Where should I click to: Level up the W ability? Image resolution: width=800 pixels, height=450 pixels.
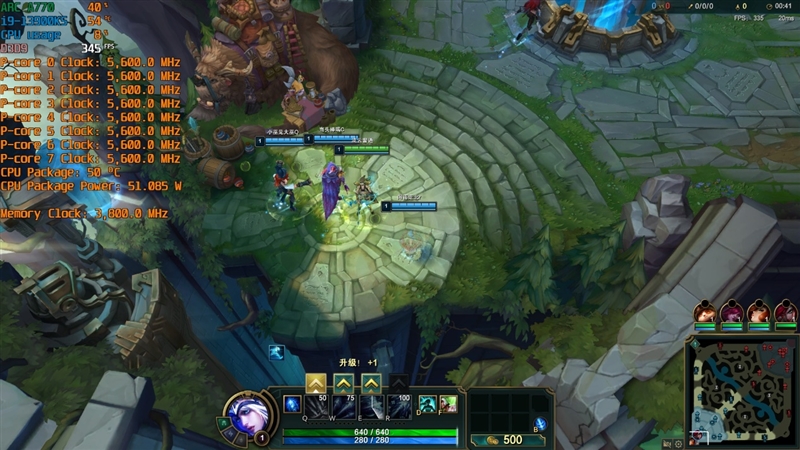[344, 382]
